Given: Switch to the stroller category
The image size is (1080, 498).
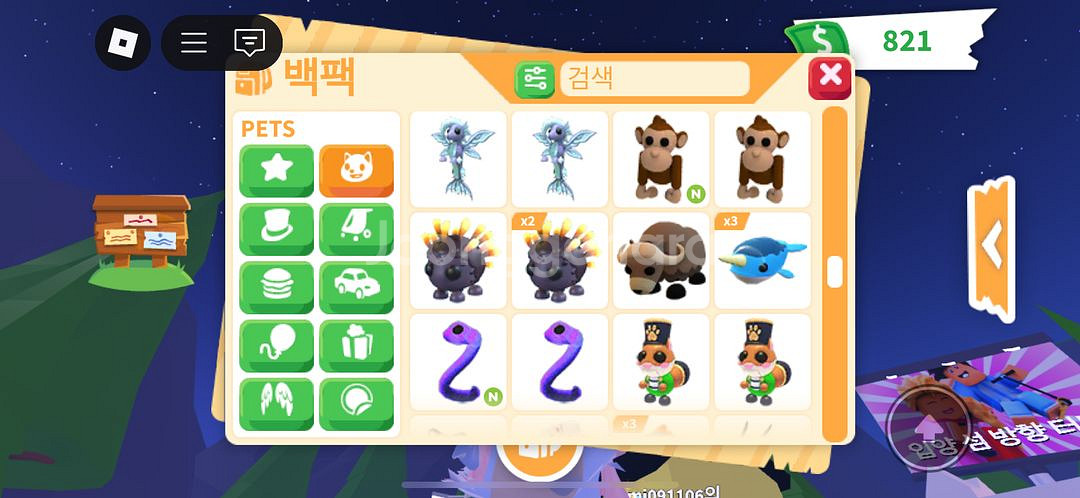Looking at the screenshot, I should (x=356, y=229).
